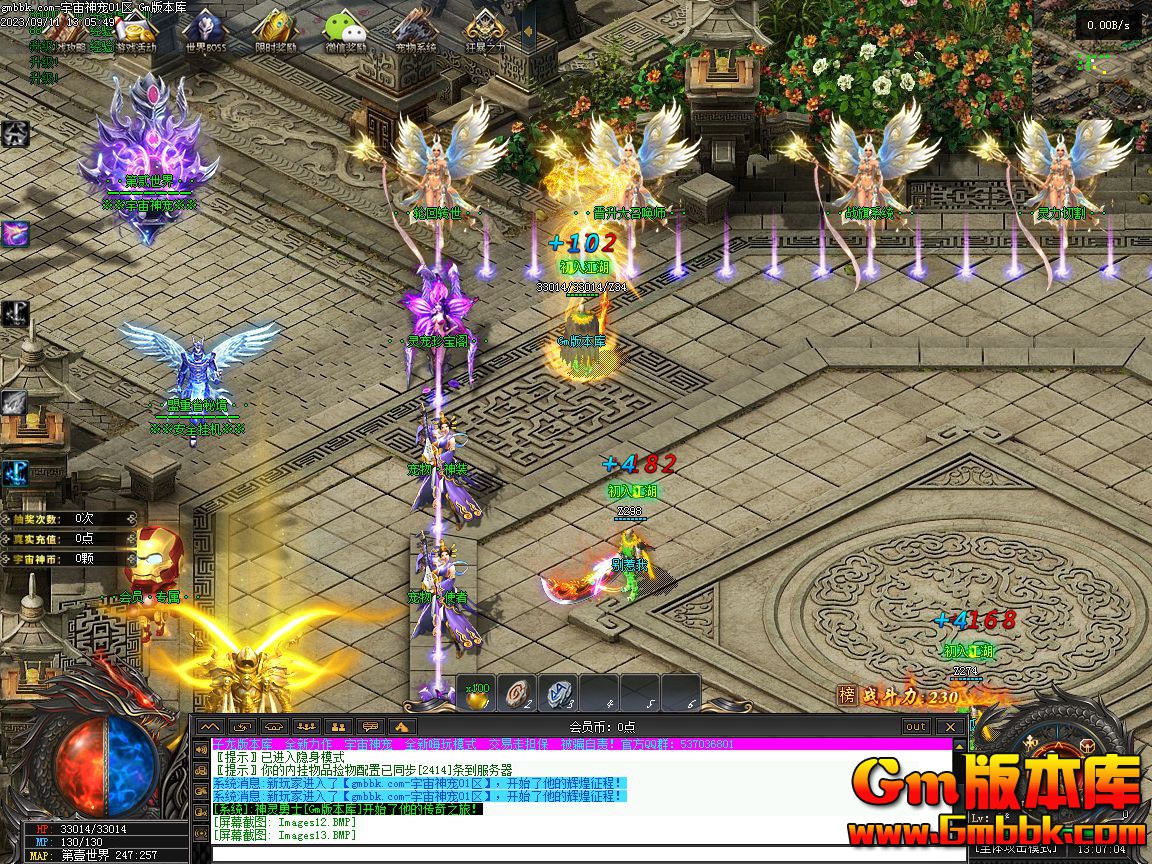Toggle the speaker icon beside the chat log
The width and height of the screenshot is (1152, 864).
click(x=202, y=747)
